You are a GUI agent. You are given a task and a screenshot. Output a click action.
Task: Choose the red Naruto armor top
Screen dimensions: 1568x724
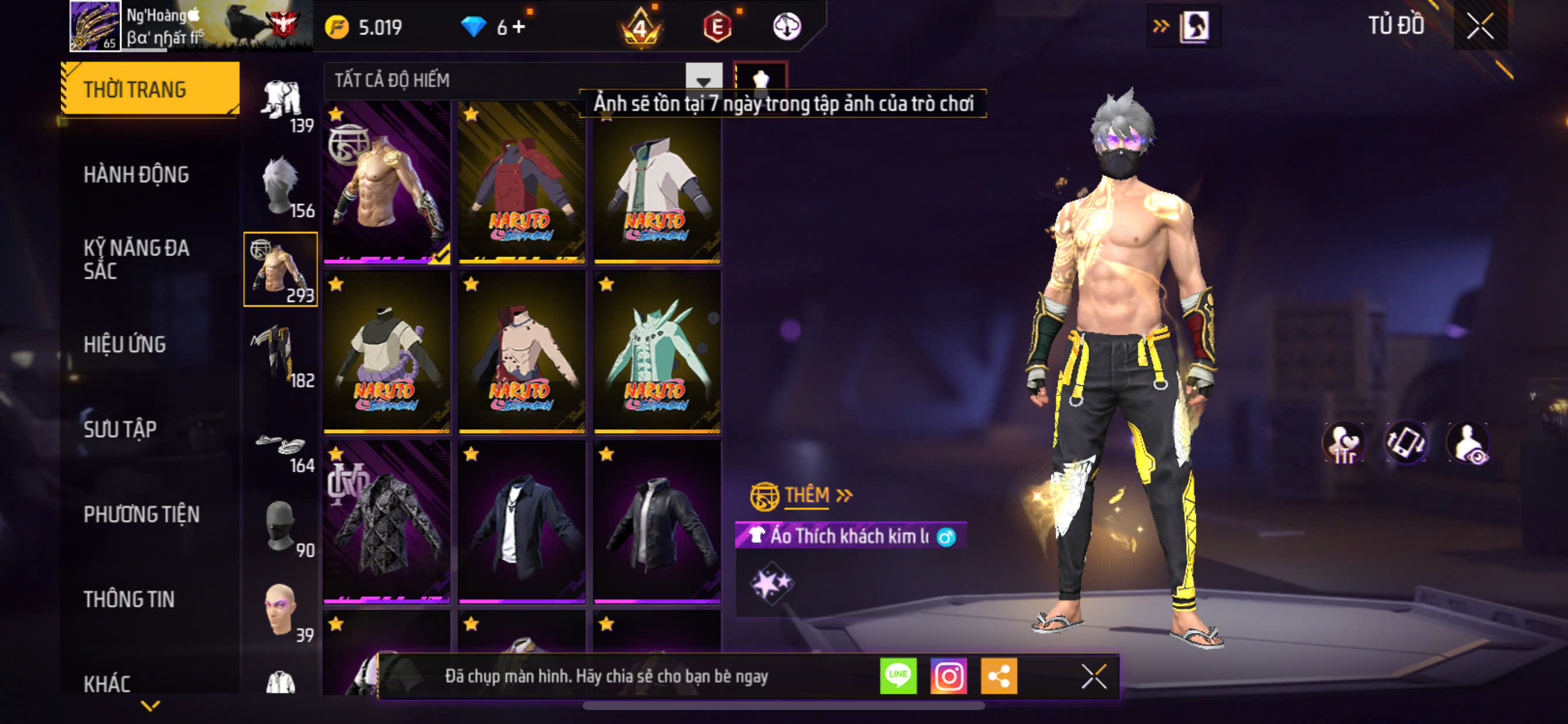tap(521, 182)
